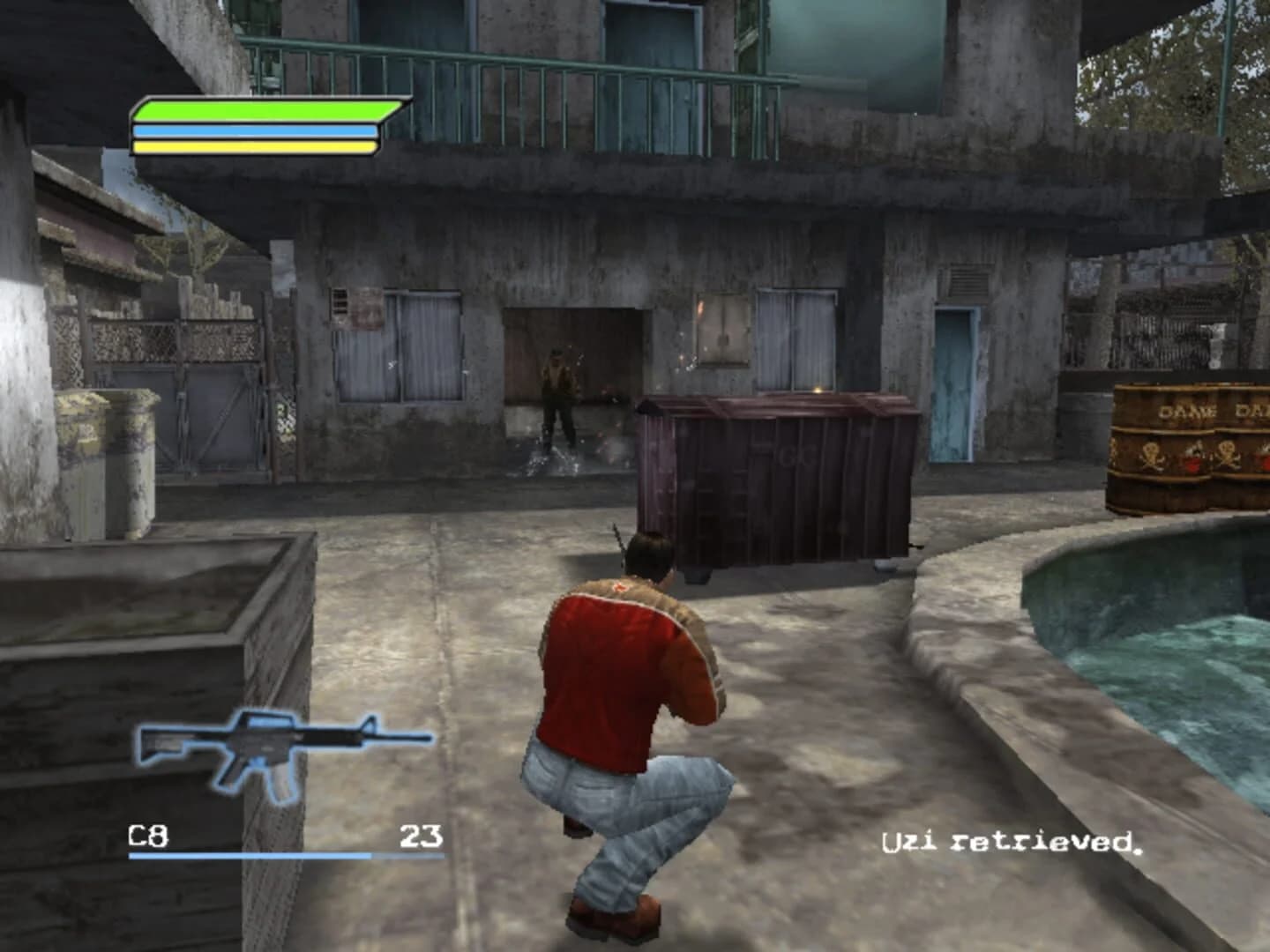Click the Uzi retrieved notification text
The height and width of the screenshot is (952, 1270).
click(x=1010, y=842)
